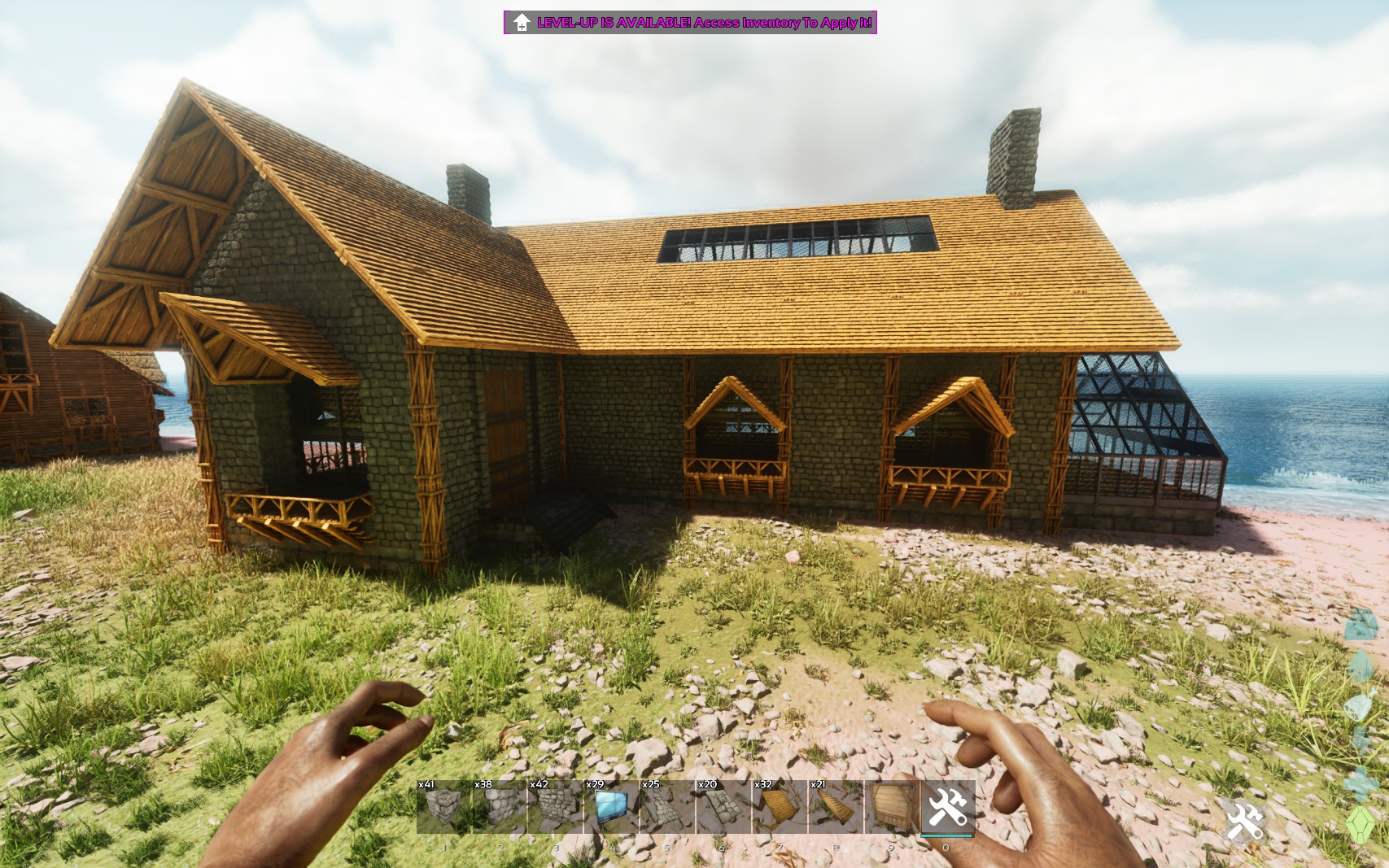Click the number label under the selected slot
The height and width of the screenshot is (868, 1389).
[x=946, y=848]
